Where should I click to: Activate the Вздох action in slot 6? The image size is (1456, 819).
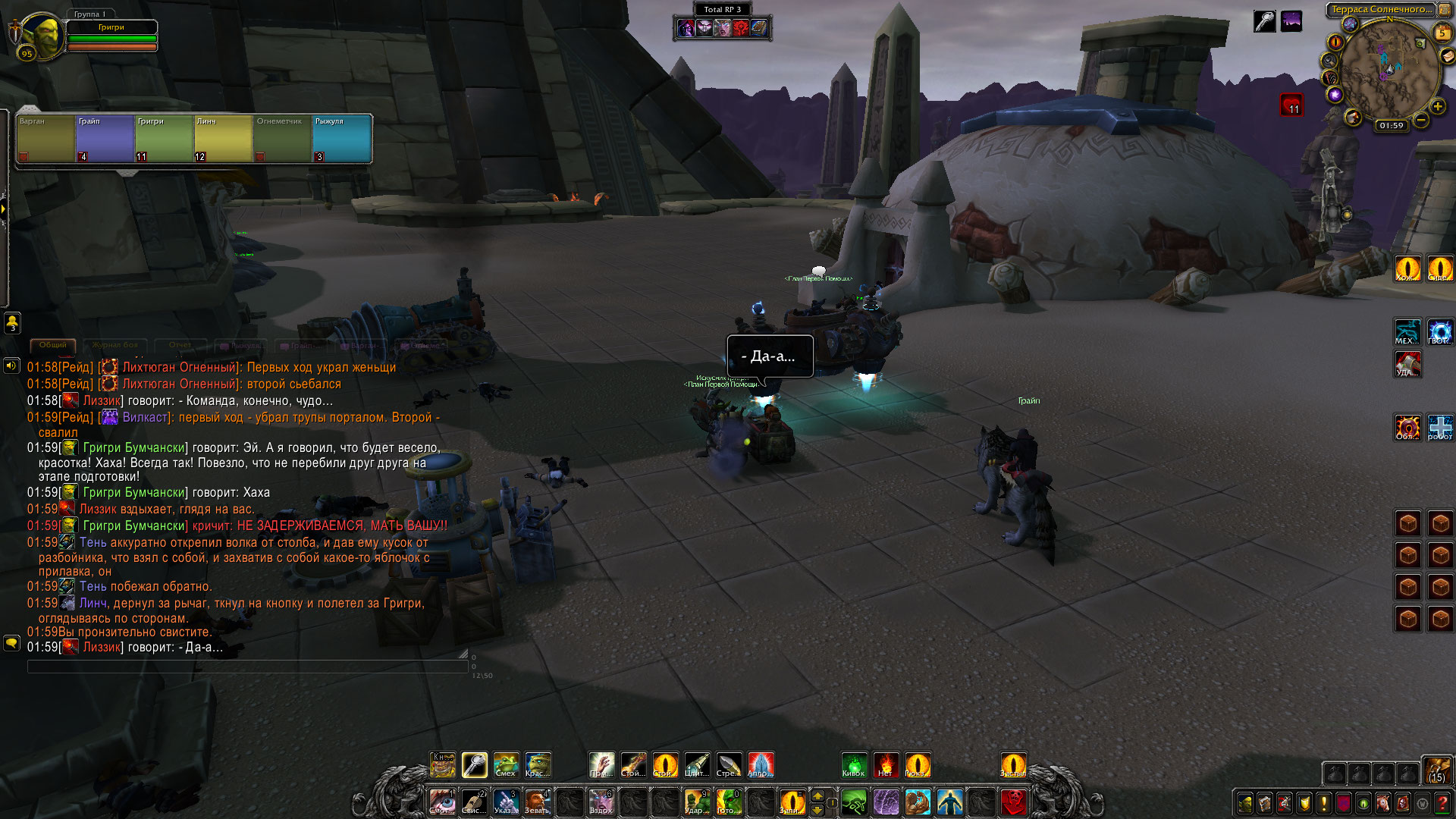(601, 802)
